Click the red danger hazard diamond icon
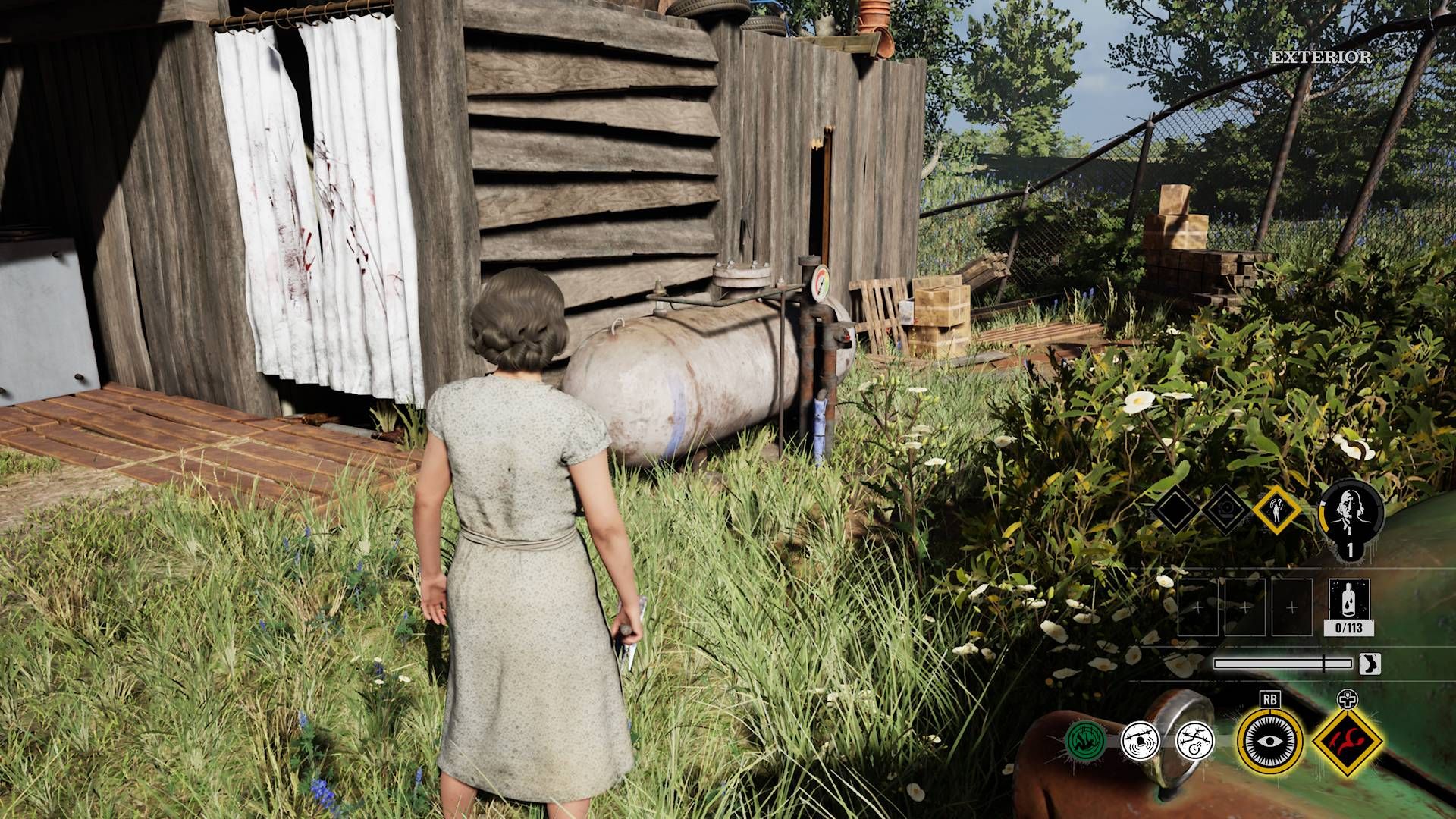 point(1347,743)
